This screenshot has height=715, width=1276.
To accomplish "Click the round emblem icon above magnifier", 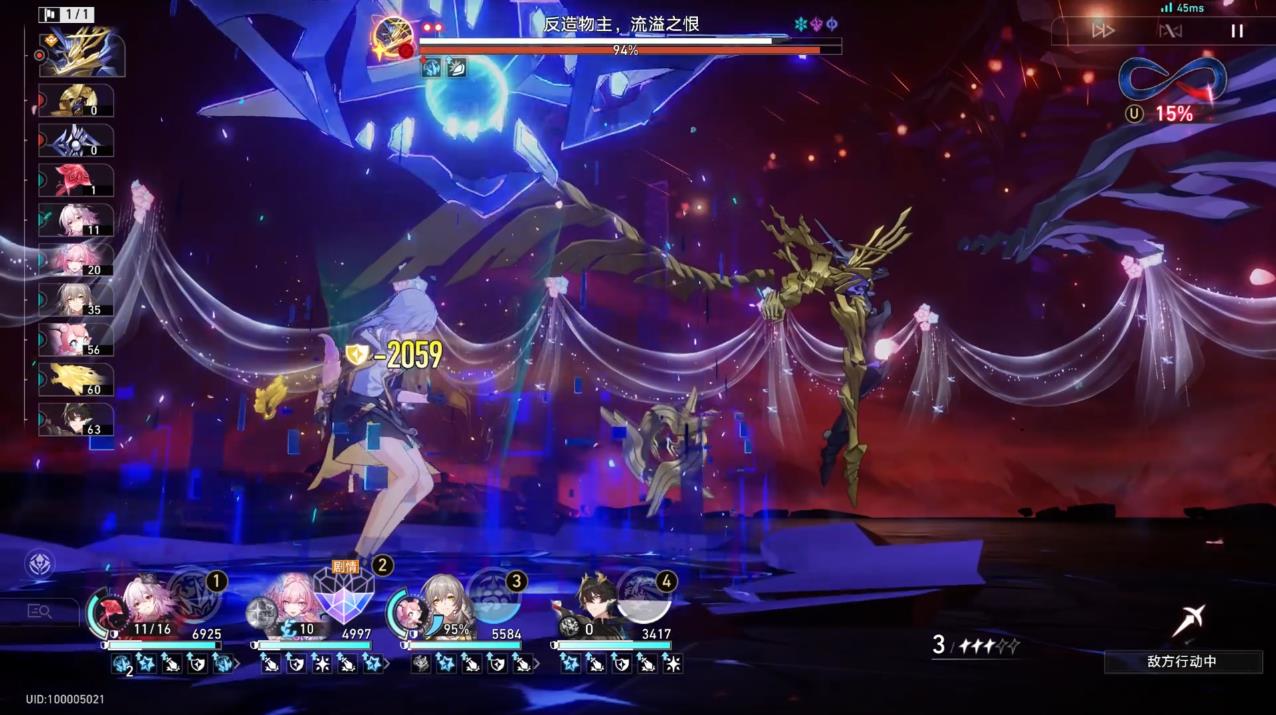I will (x=40, y=564).
